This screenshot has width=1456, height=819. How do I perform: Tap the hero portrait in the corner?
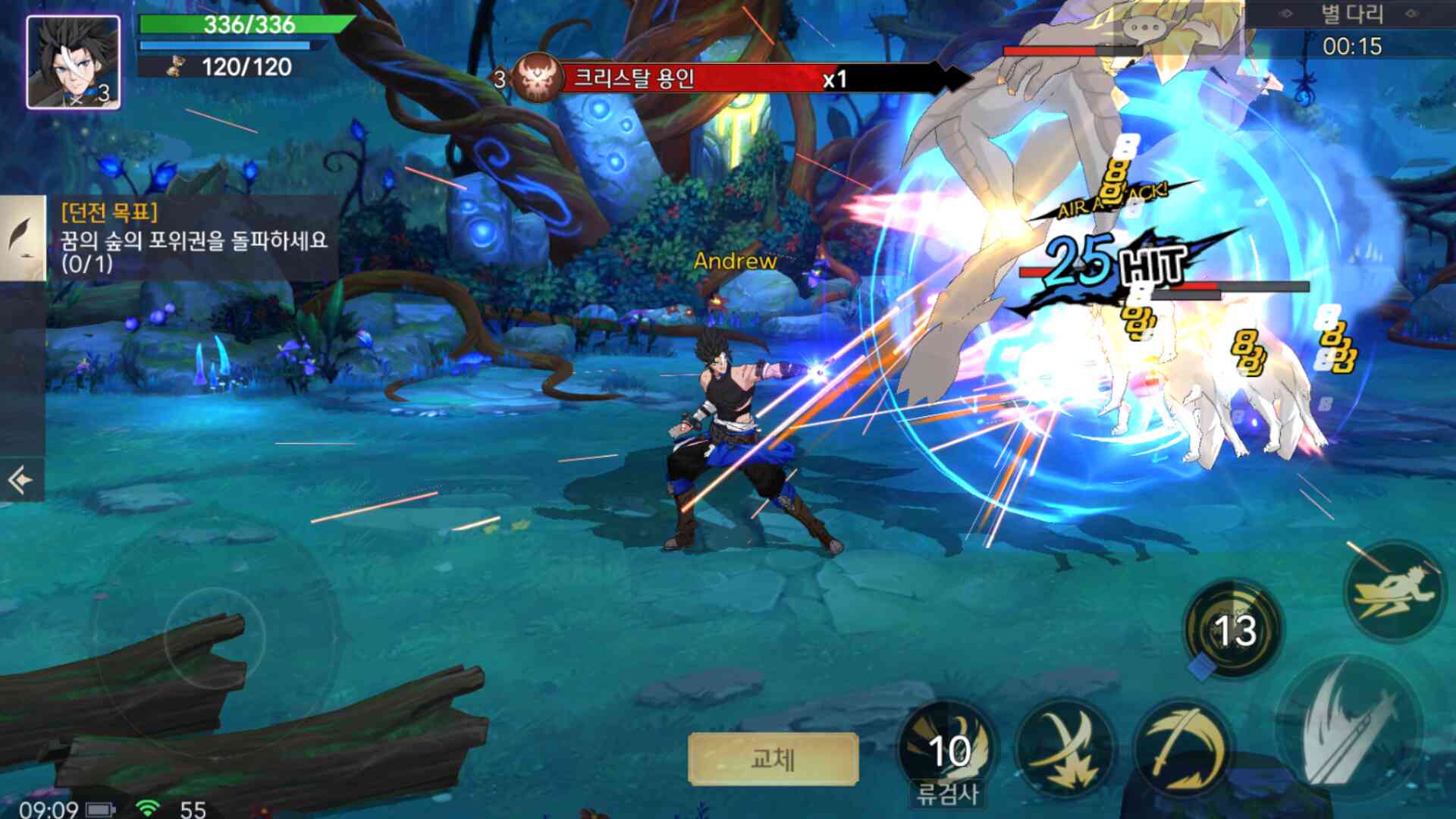(74, 62)
